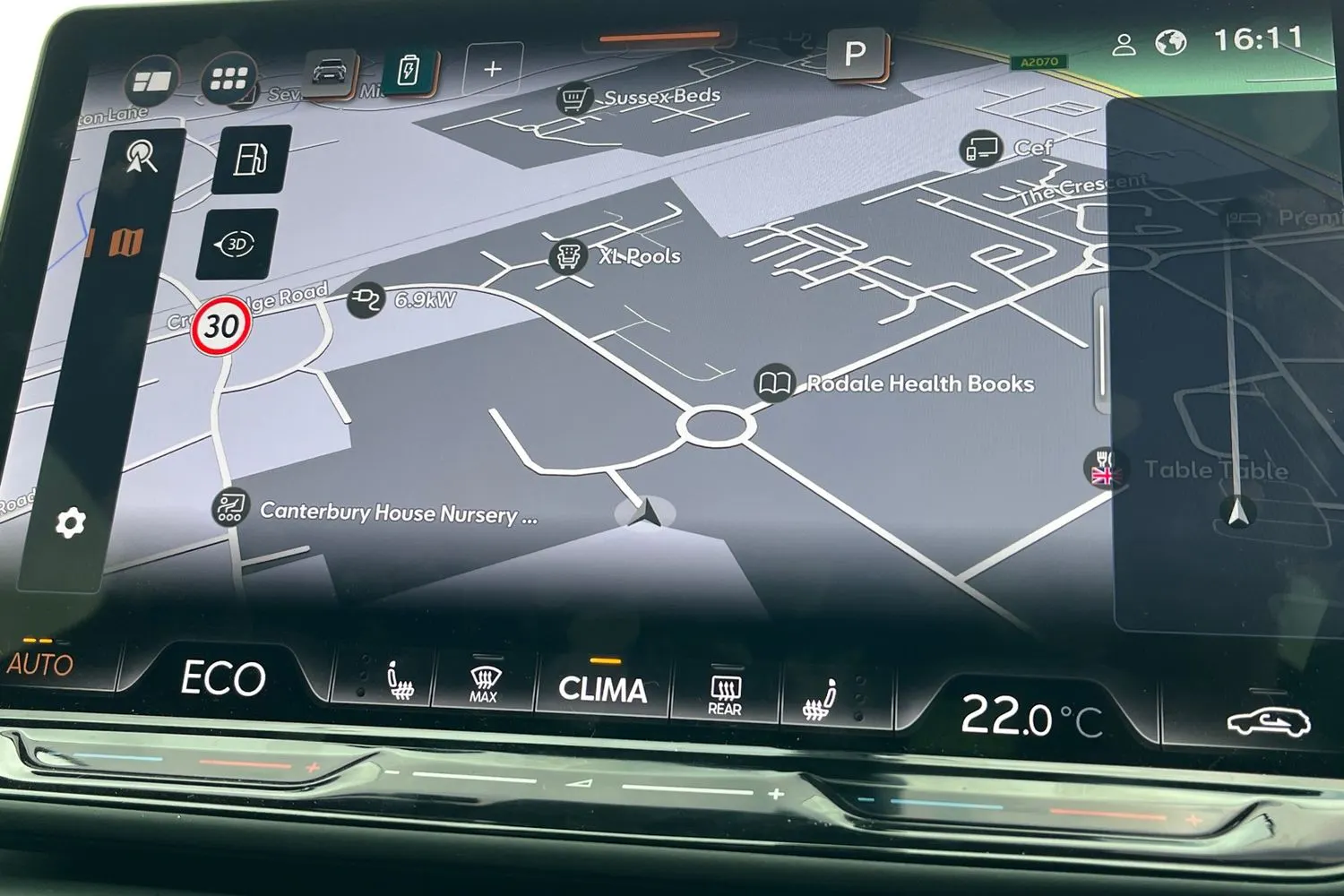Toggle the 3D map view
The height and width of the screenshot is (896, 1344).
[237, 245]
